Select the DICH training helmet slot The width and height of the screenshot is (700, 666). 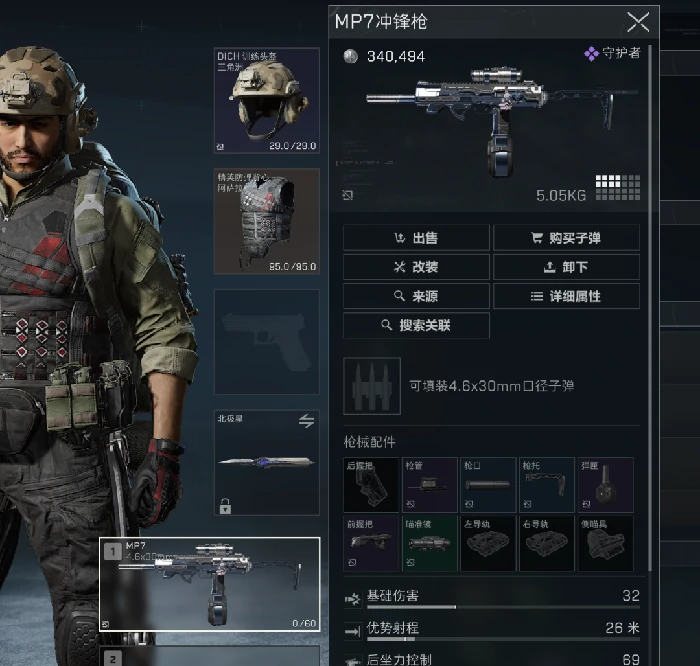click(x=266, y=100)
